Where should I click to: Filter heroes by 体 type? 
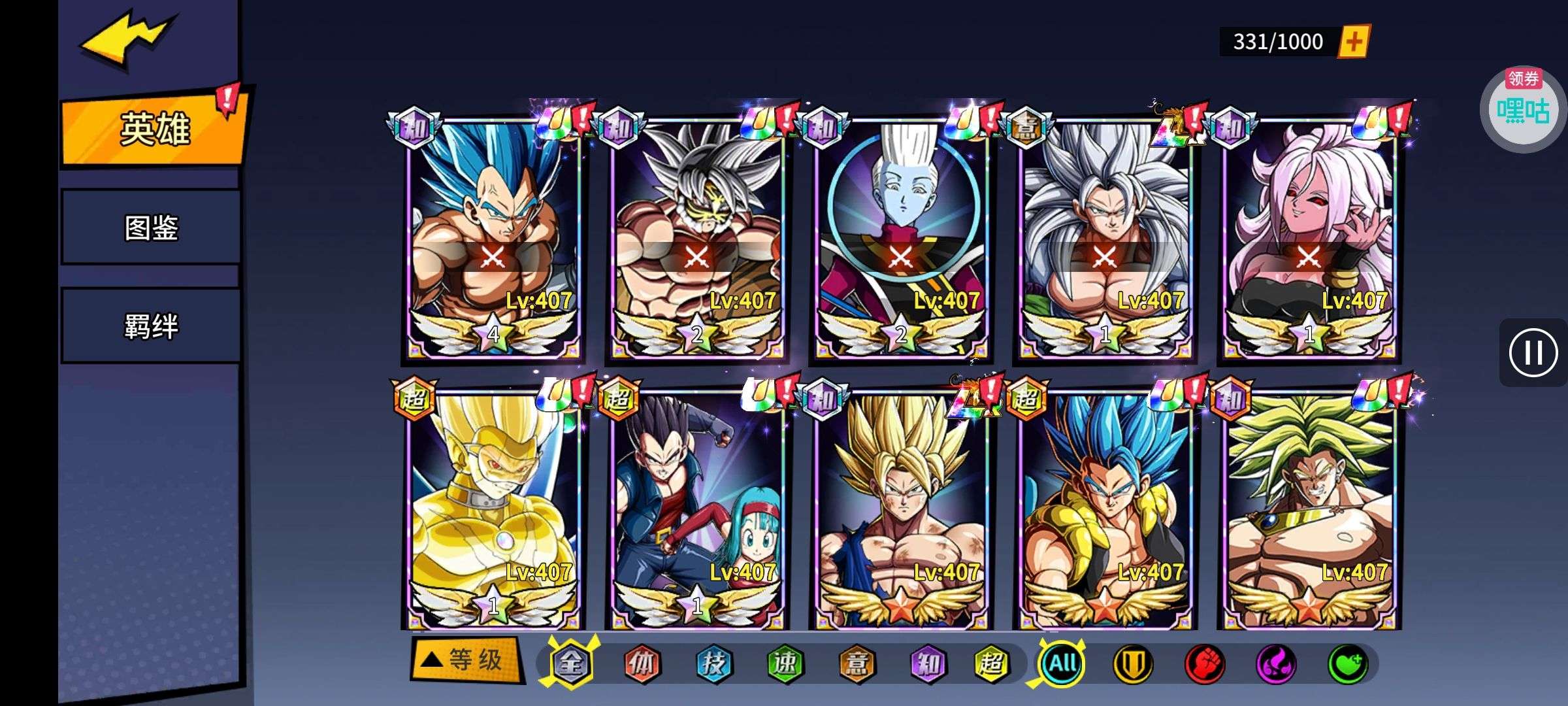(x=642, y=664)
